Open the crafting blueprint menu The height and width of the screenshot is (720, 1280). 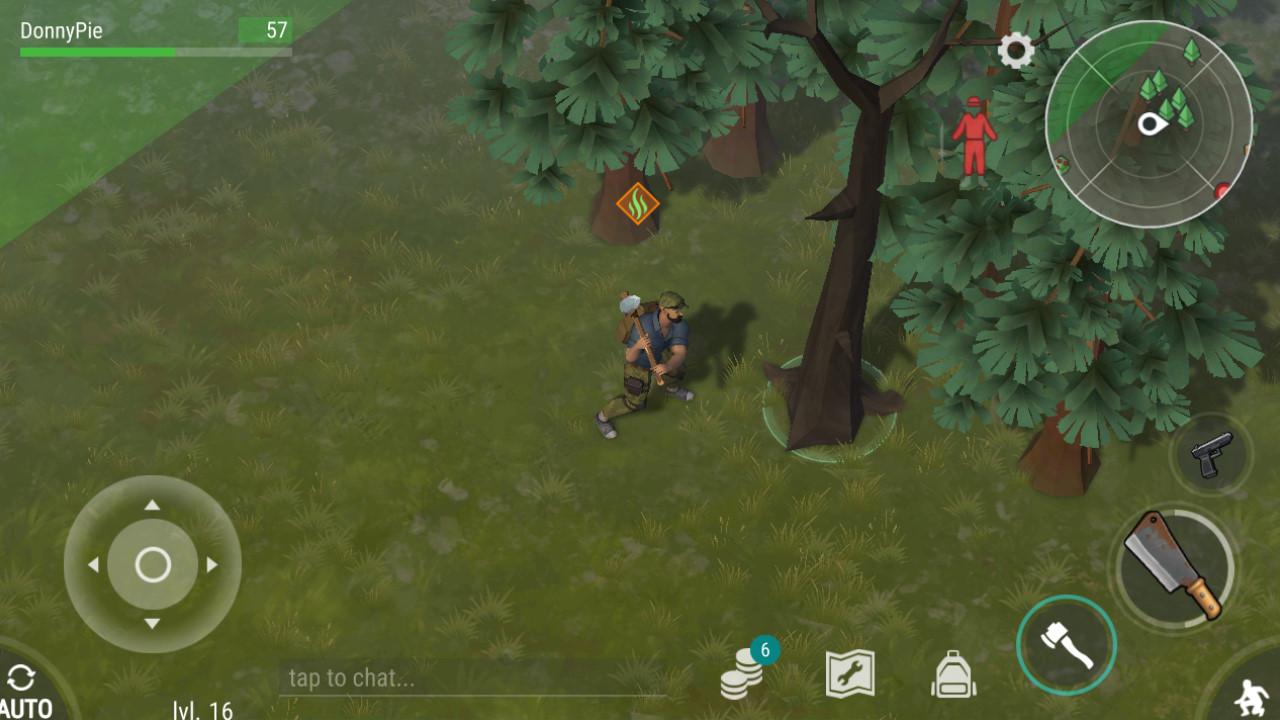(x=850, y=674)
